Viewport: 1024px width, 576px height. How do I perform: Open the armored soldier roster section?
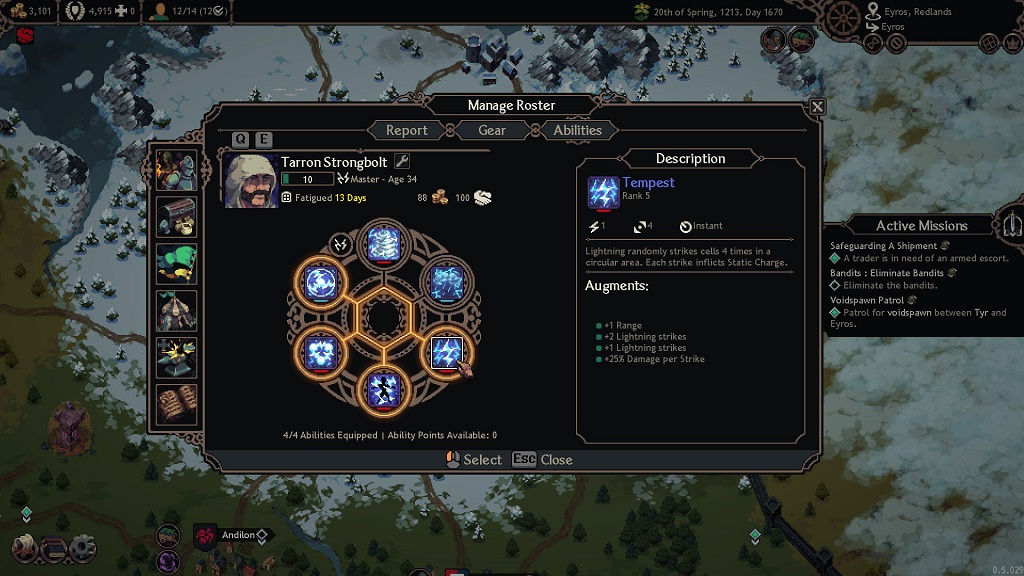click(176, 171)
